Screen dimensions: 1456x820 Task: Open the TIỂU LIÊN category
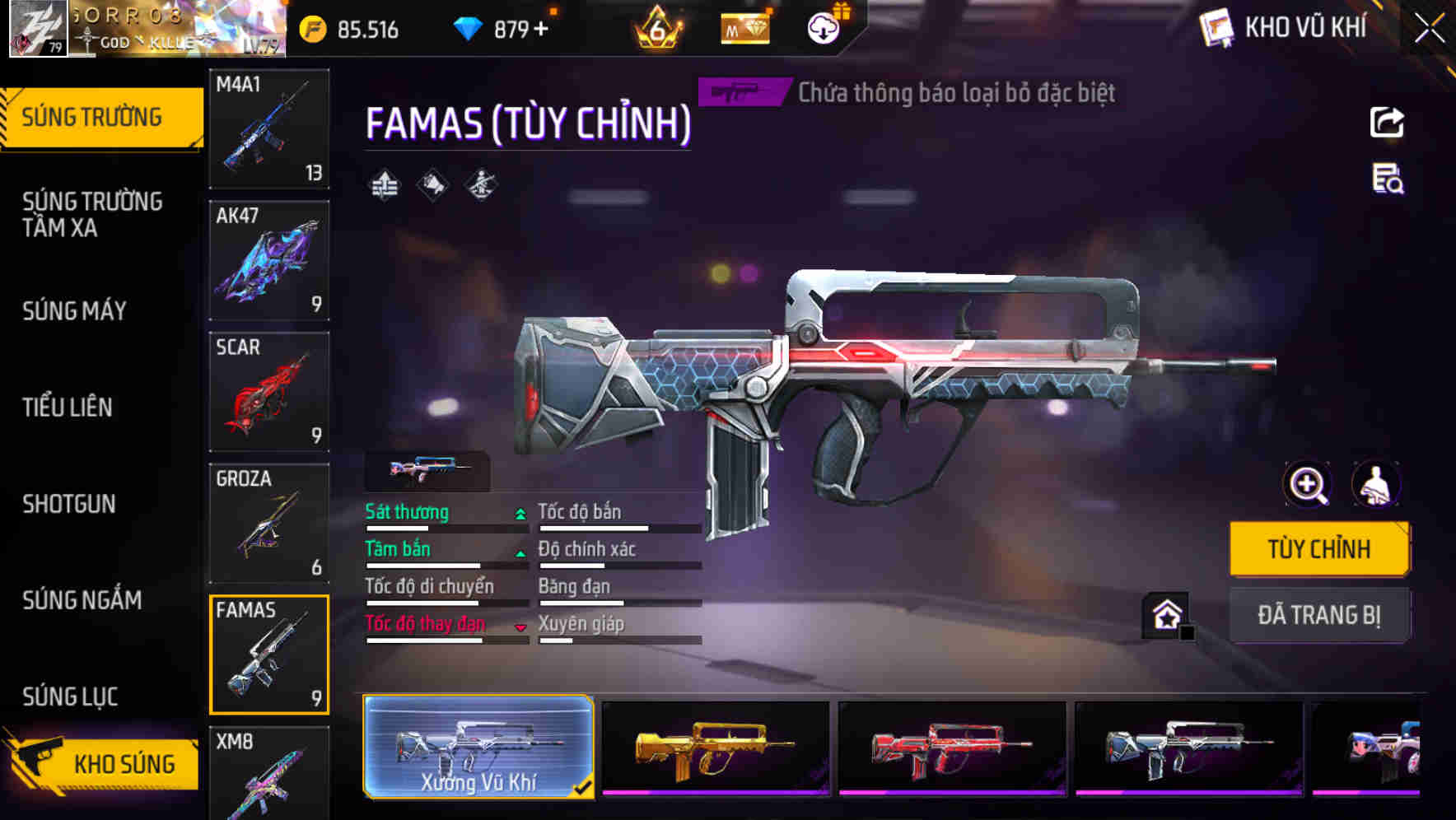(x=69, y=407)
